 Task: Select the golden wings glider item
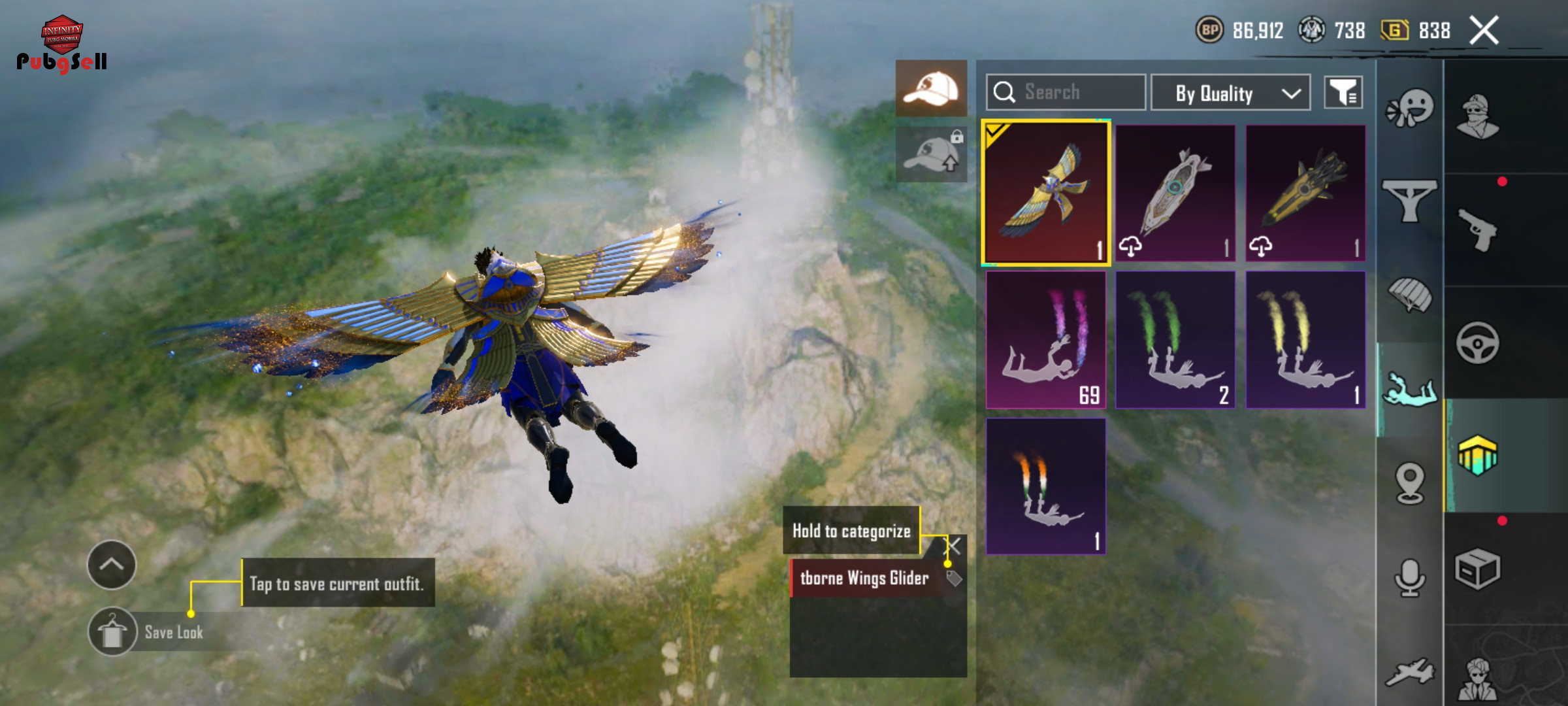coord(1045,193)
